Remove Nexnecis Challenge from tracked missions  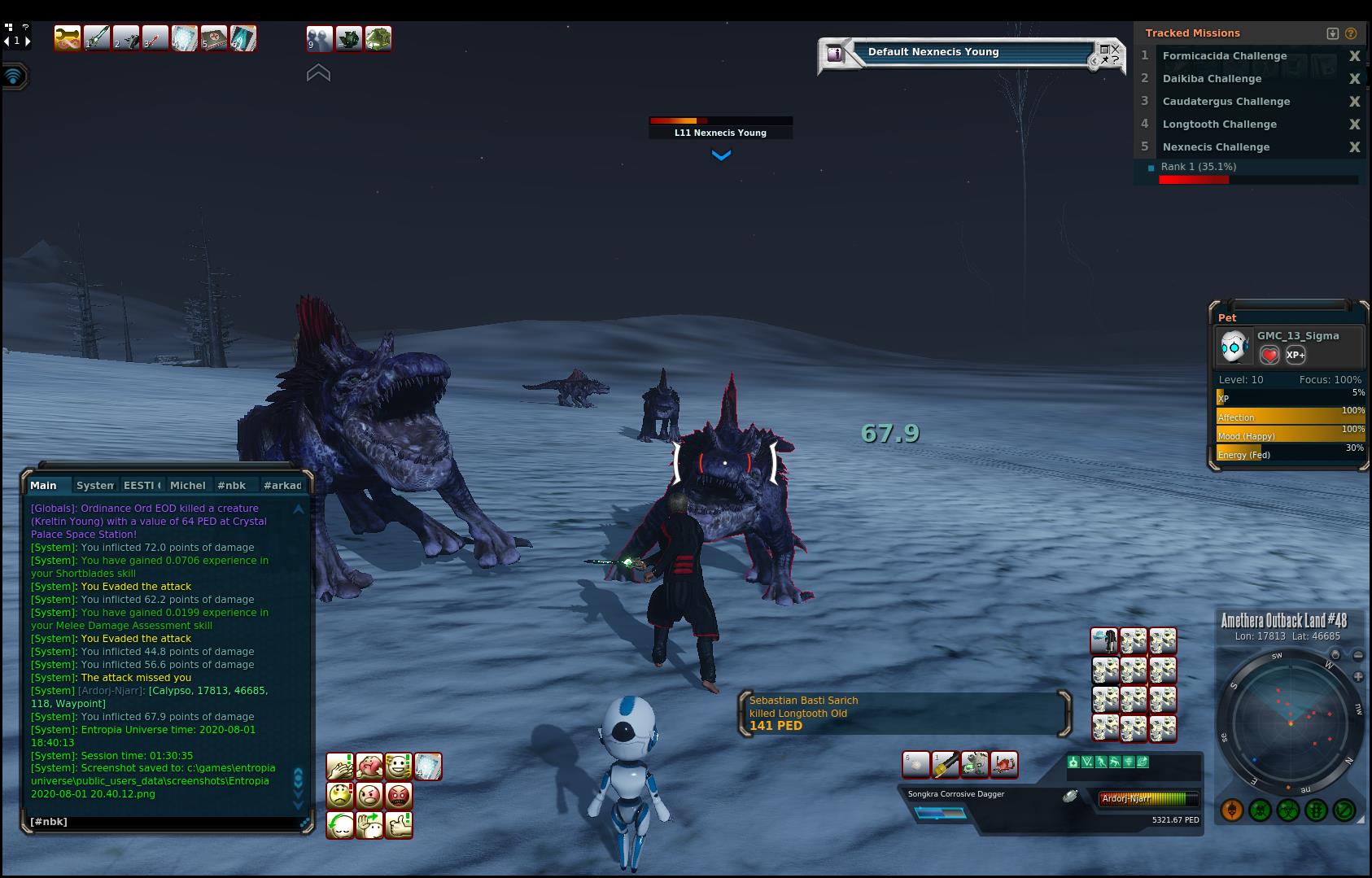[1354, 147]
